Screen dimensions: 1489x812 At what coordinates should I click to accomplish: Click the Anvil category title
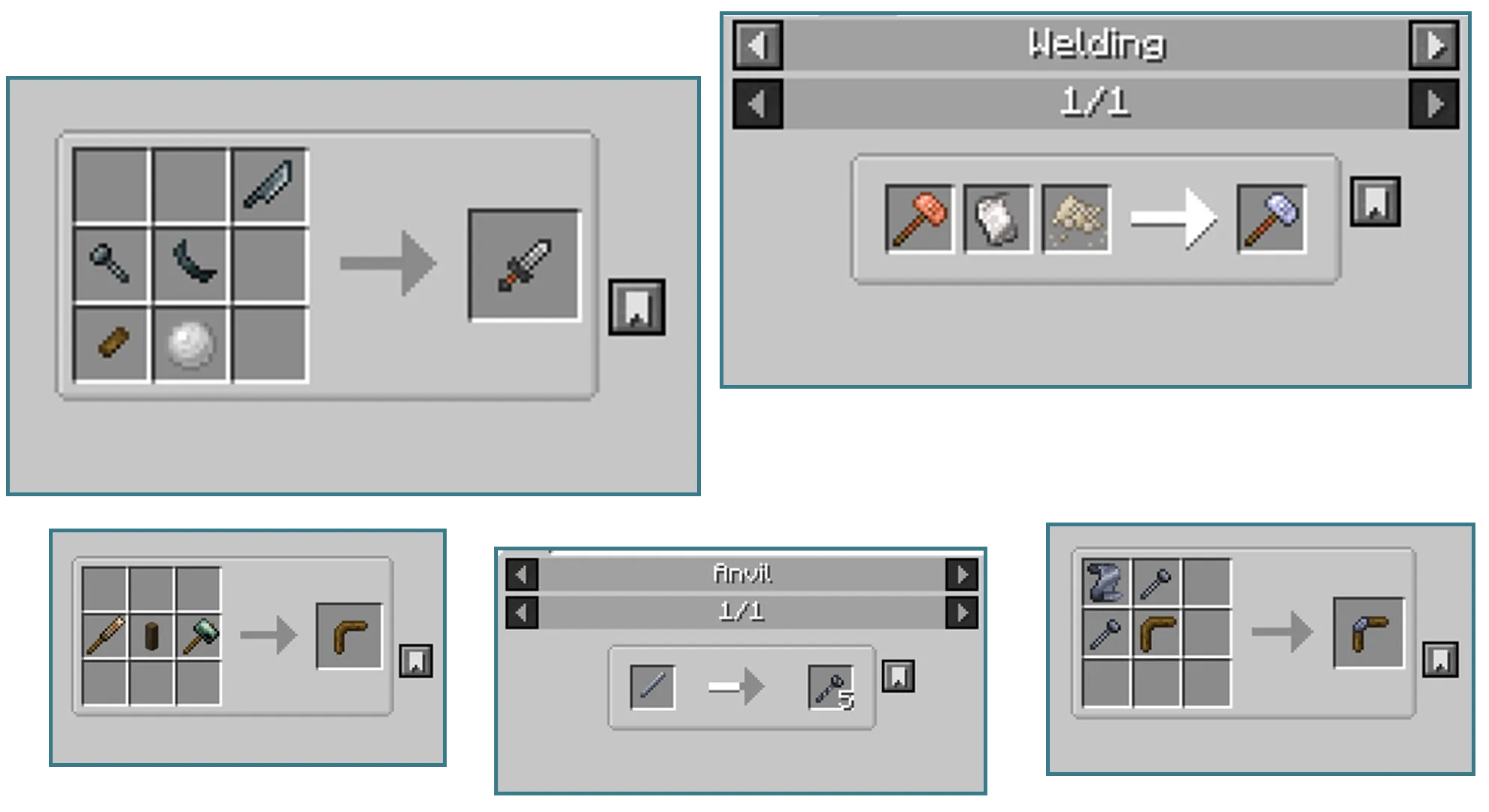point(742,574)
